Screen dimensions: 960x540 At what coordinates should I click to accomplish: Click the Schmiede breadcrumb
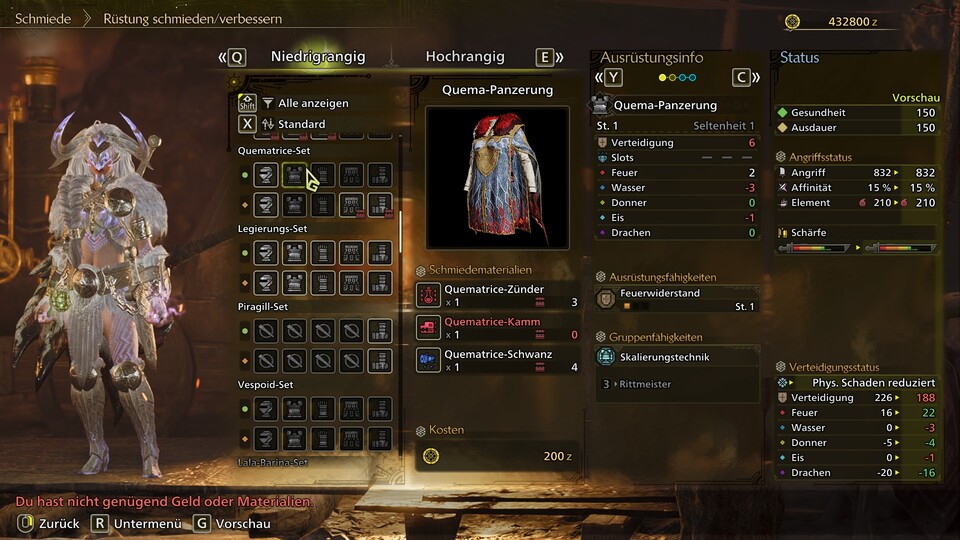[x=42, y=18]
